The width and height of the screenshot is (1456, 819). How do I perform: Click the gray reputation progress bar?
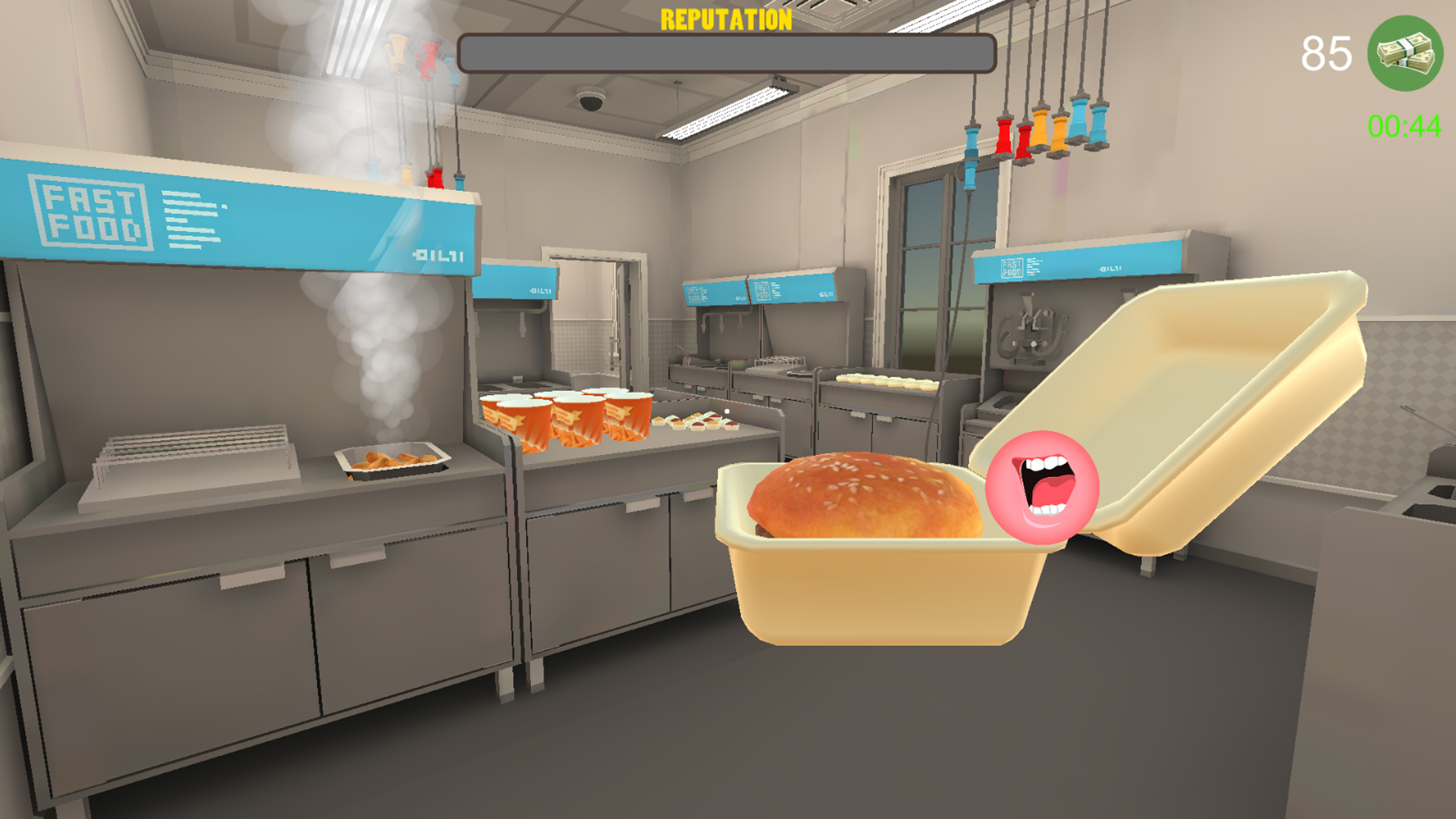(x=726, y=52)
